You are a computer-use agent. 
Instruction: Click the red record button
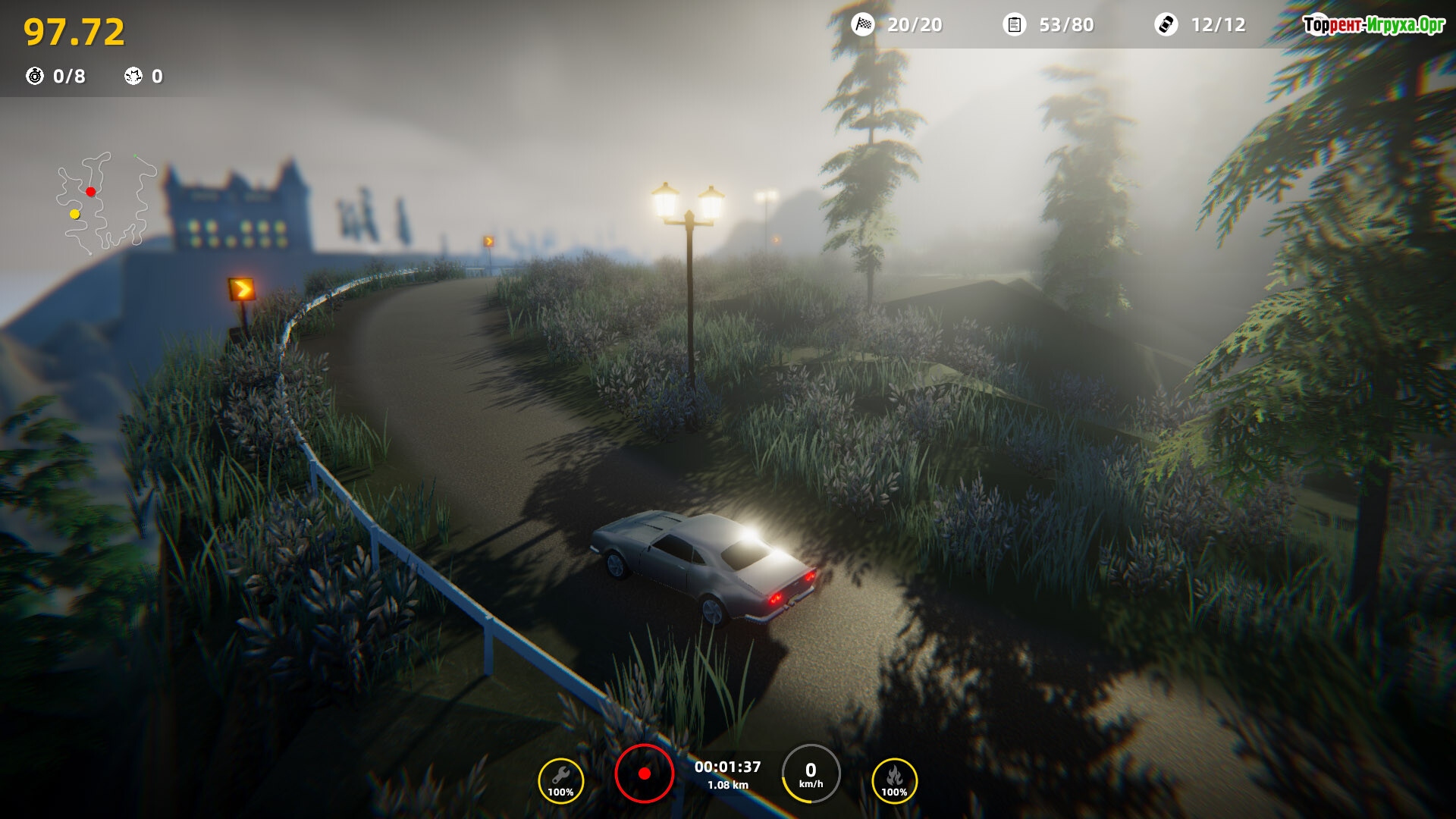tap(644, 773)
